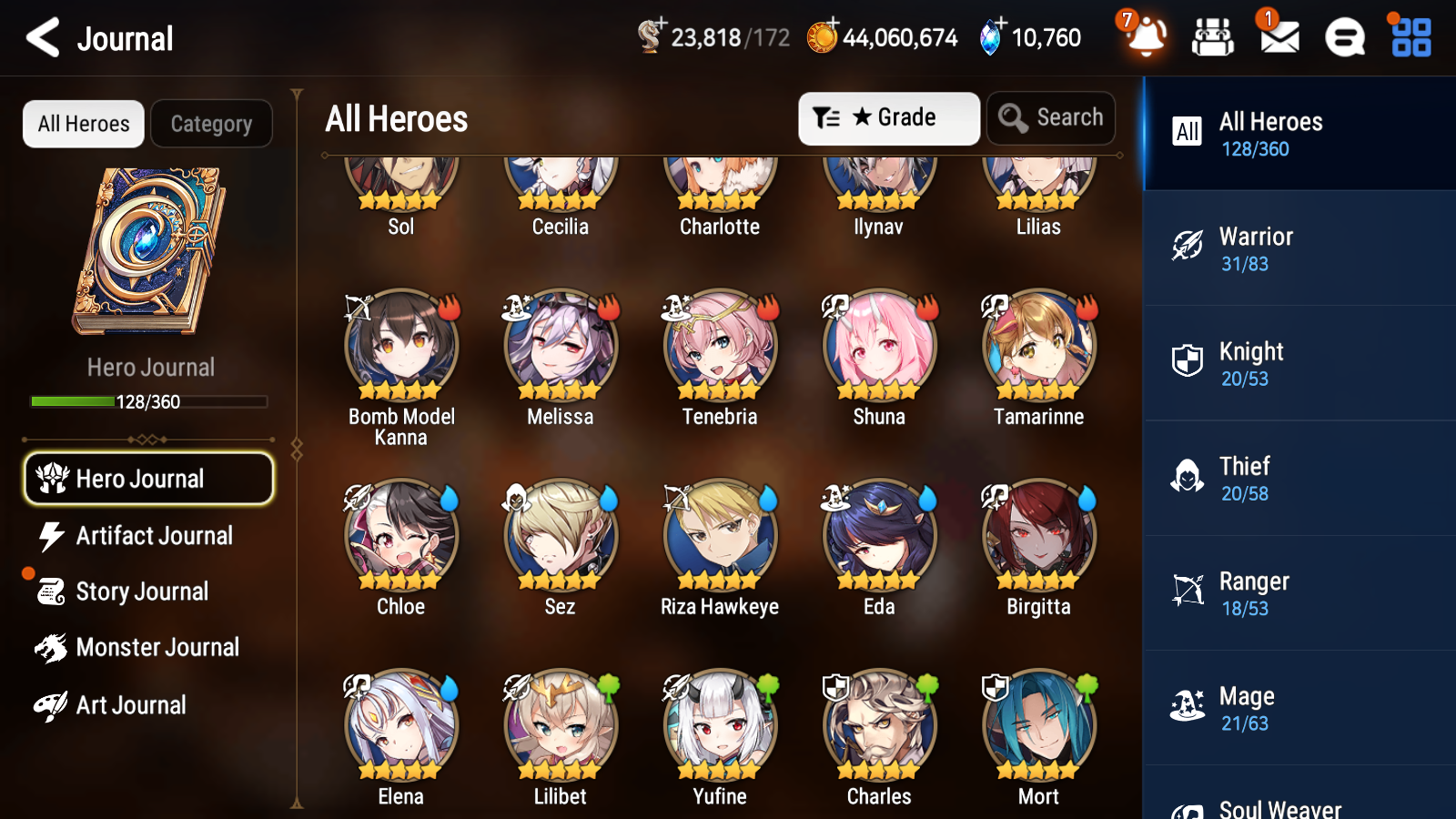Image resolution: width=1456 pixels, height=819 pixels.
Task: Open the hero Search function
Action: click(x=1050, y=117)
